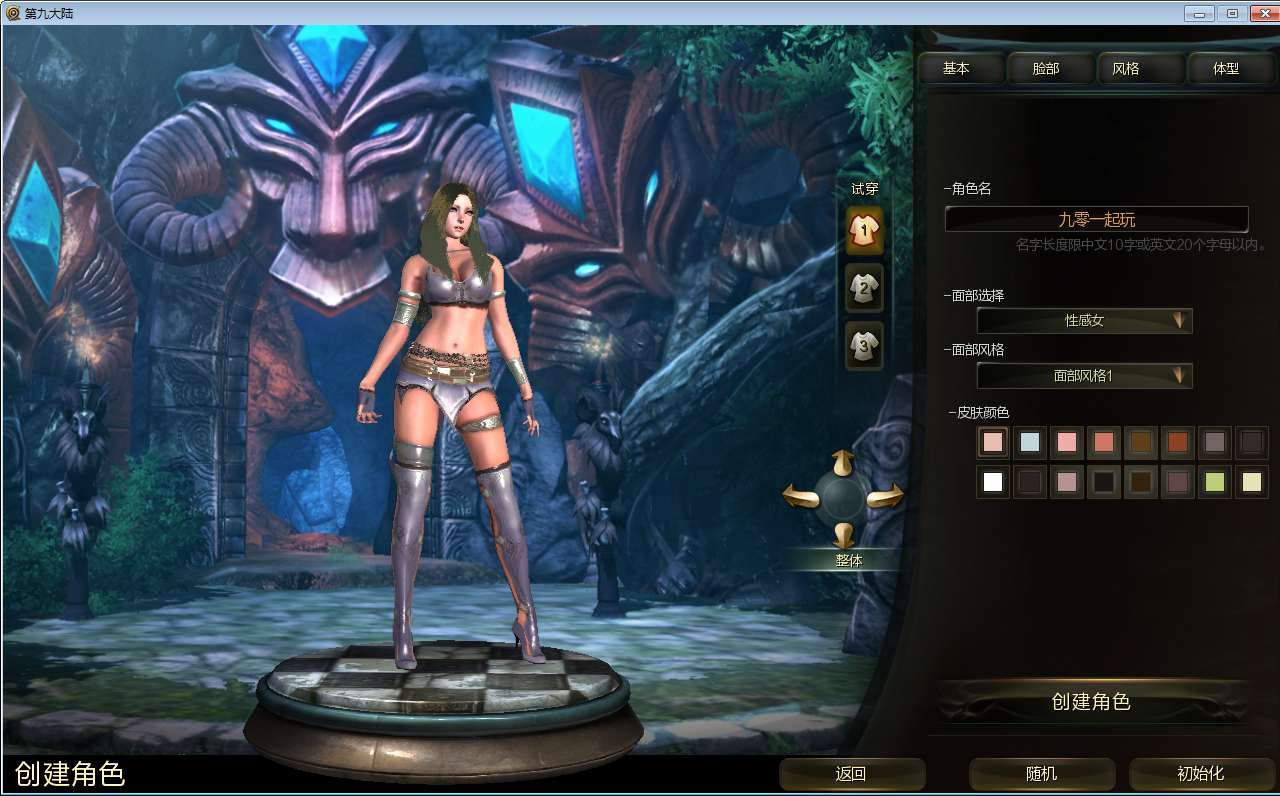Switch to the 体型 body type tab
The width and height of the screenshot is (1280, 796).
(x=1229, y=68)
